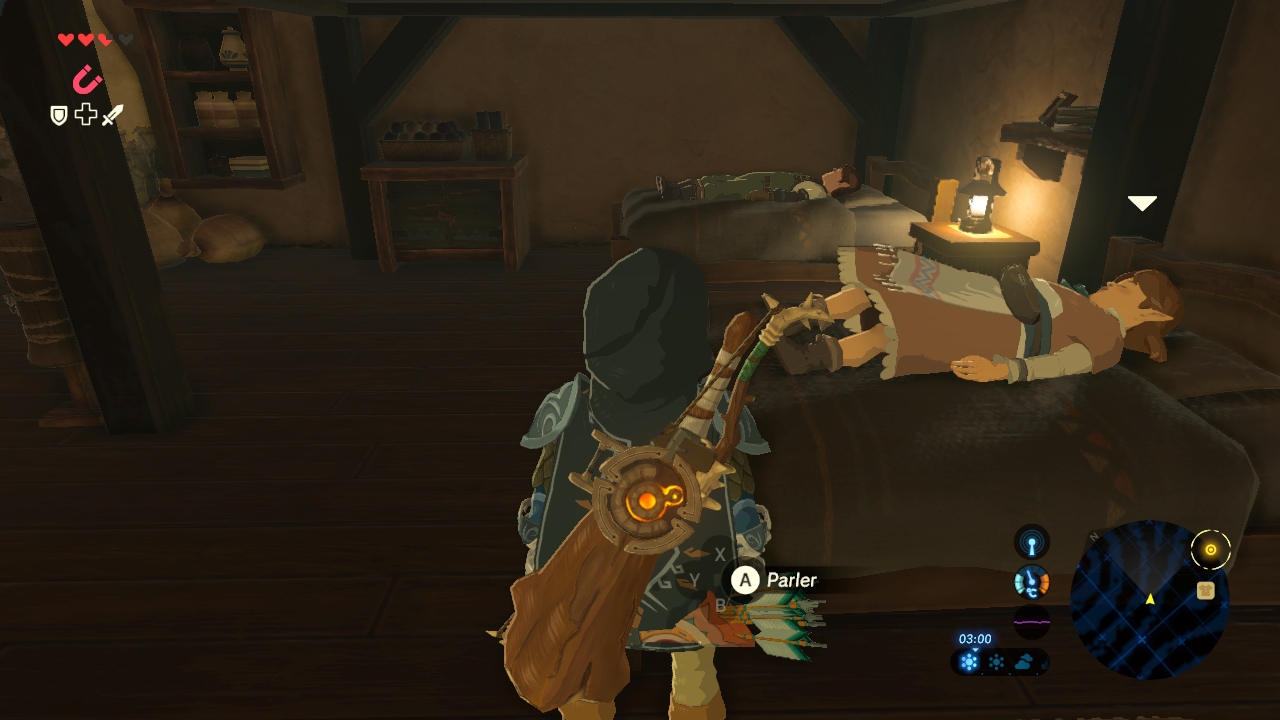
Task: Choose the sword weapon icon
Action: (x=112, y=115)
